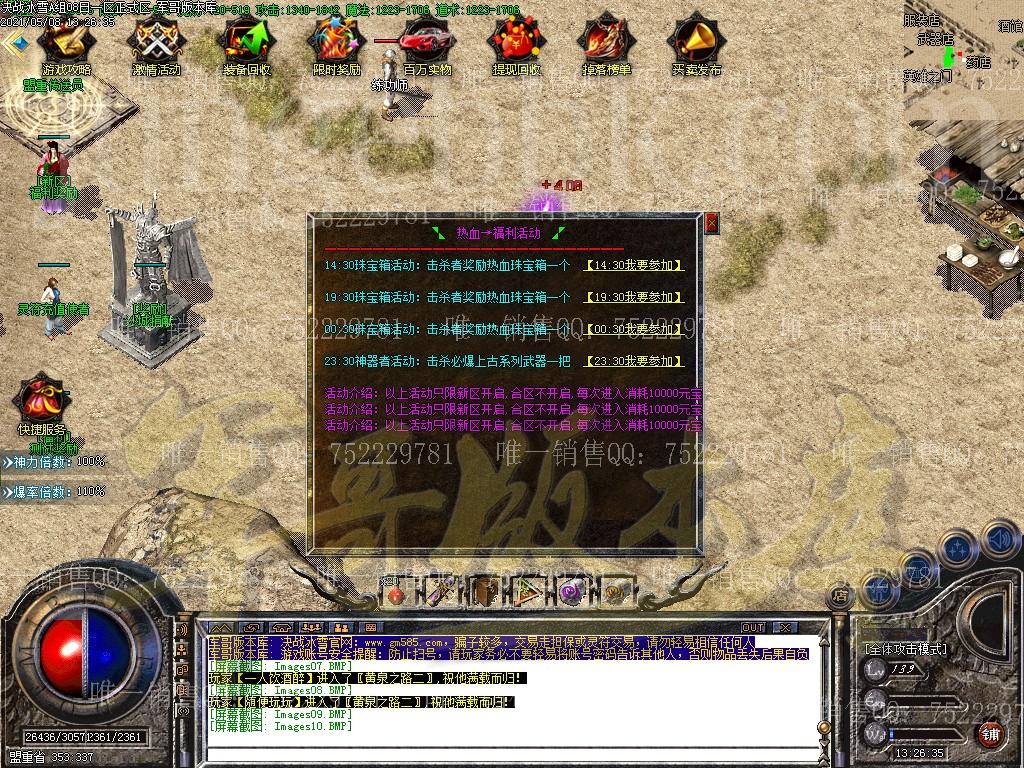Image resolution: width=1024 pixels, height=768 pixels.
Task: Open the 激情活动 crossed swords icon
Action: (x=156, y=44)
